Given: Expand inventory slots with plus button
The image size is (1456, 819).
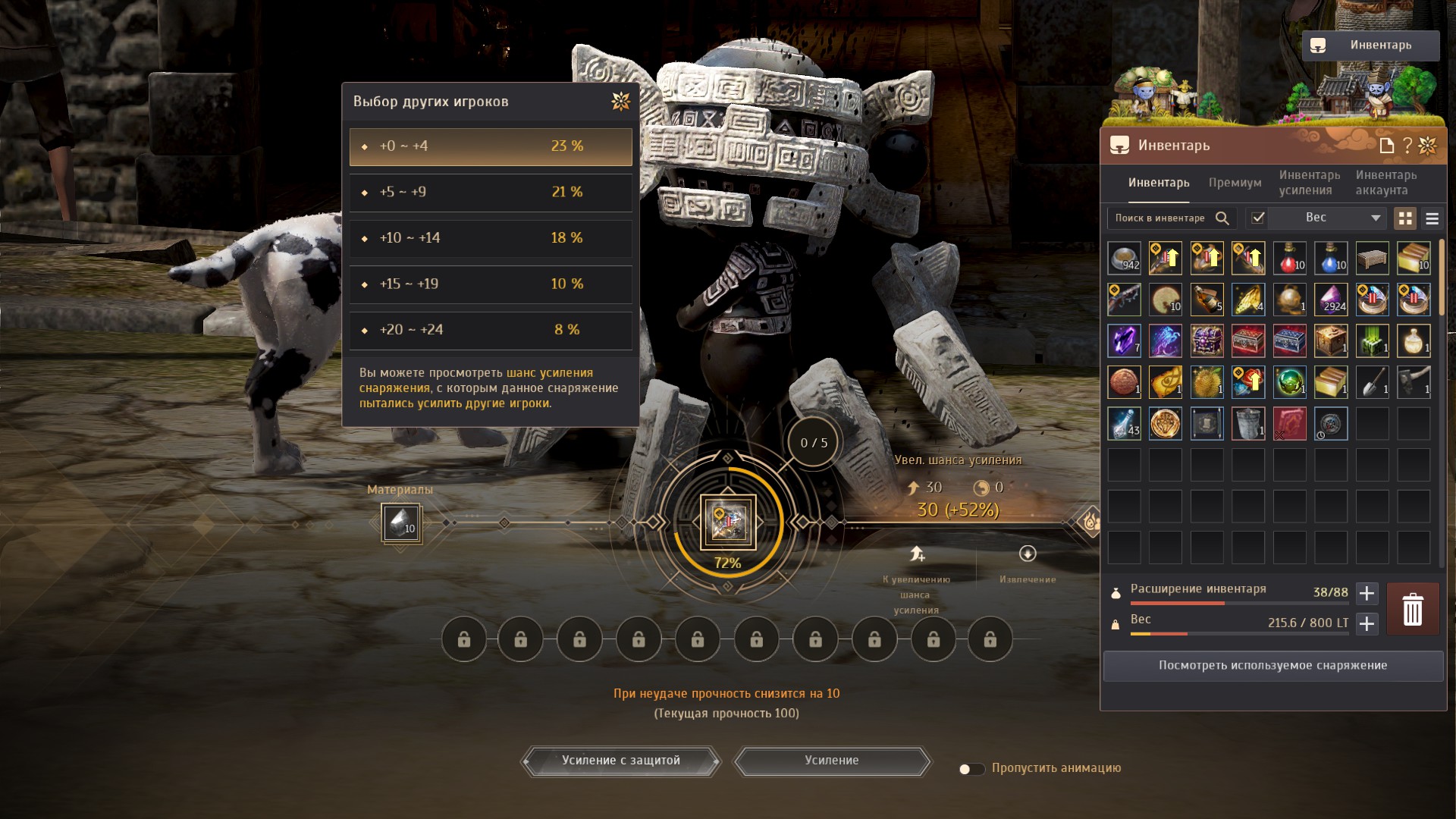Looking at the screenshot, I should 1367,593.
